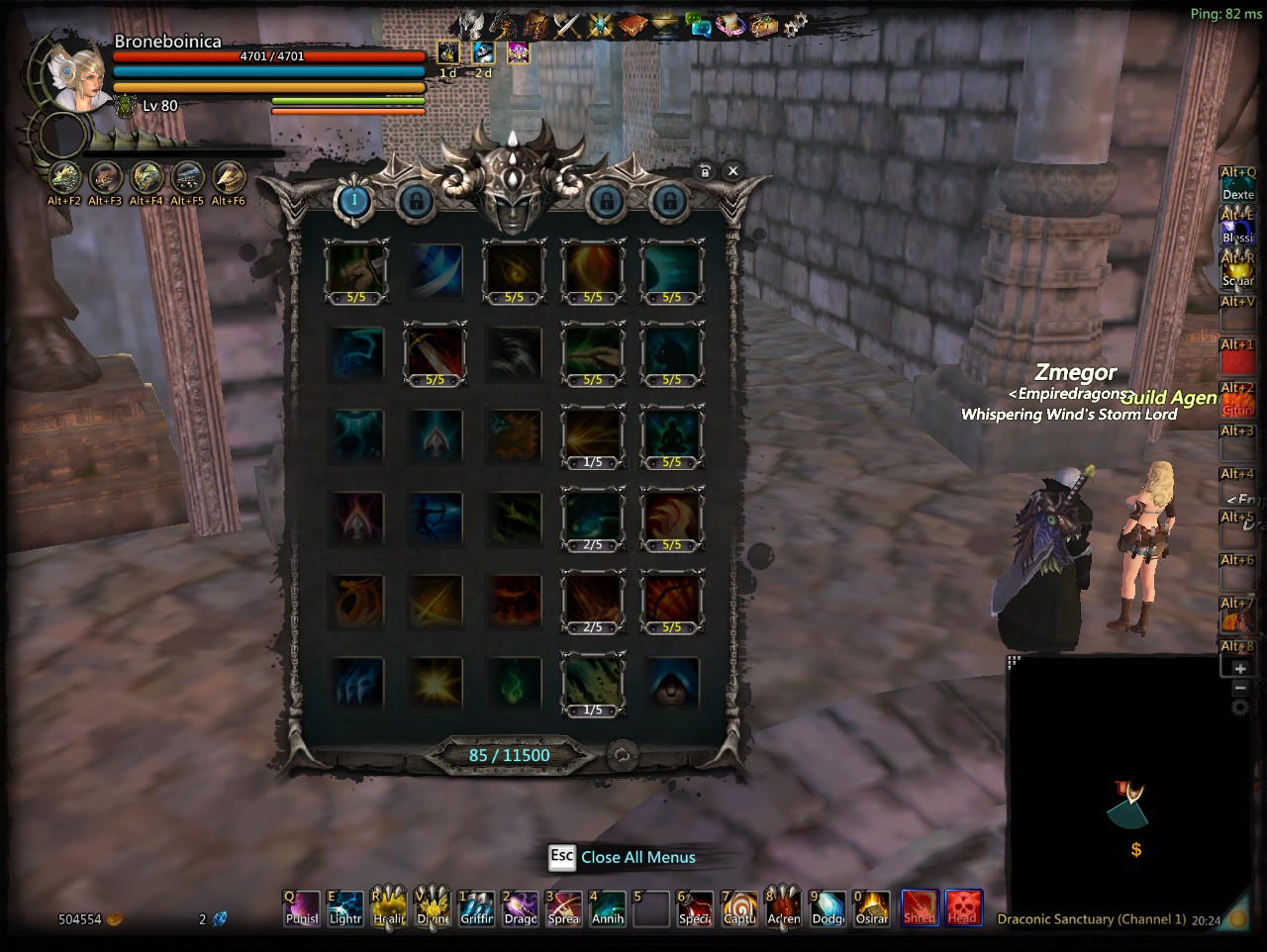
Task: Toggle the talent window lock icon
Action: (705, 171)
